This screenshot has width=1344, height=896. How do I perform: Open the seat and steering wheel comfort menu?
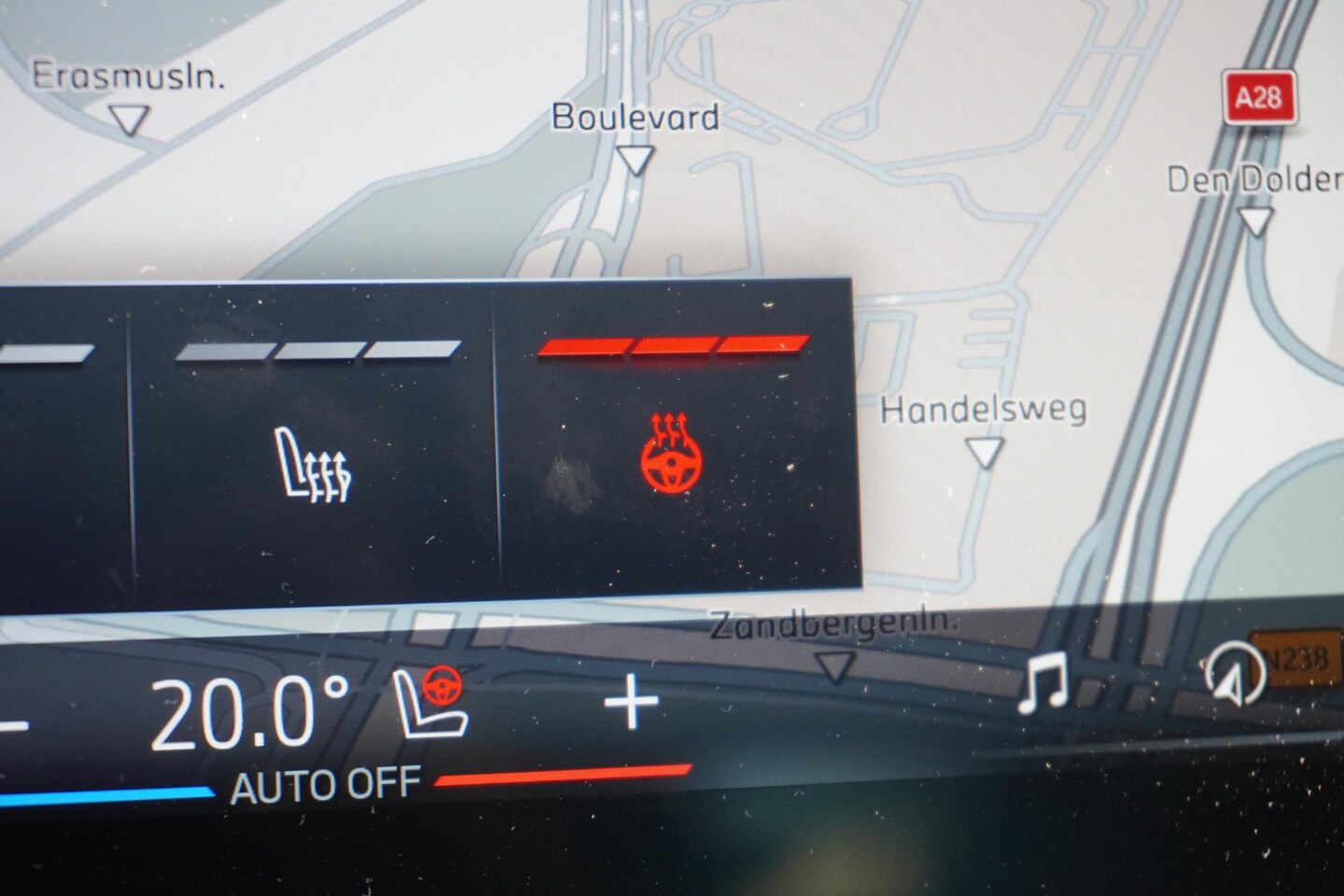[431, 702]
